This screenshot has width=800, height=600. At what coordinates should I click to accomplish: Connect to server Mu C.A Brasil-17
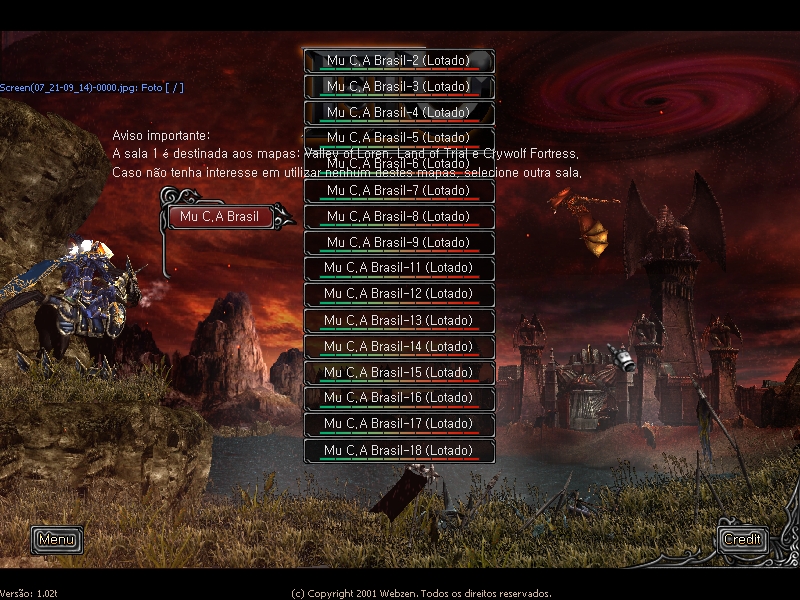tap(399, 425)
